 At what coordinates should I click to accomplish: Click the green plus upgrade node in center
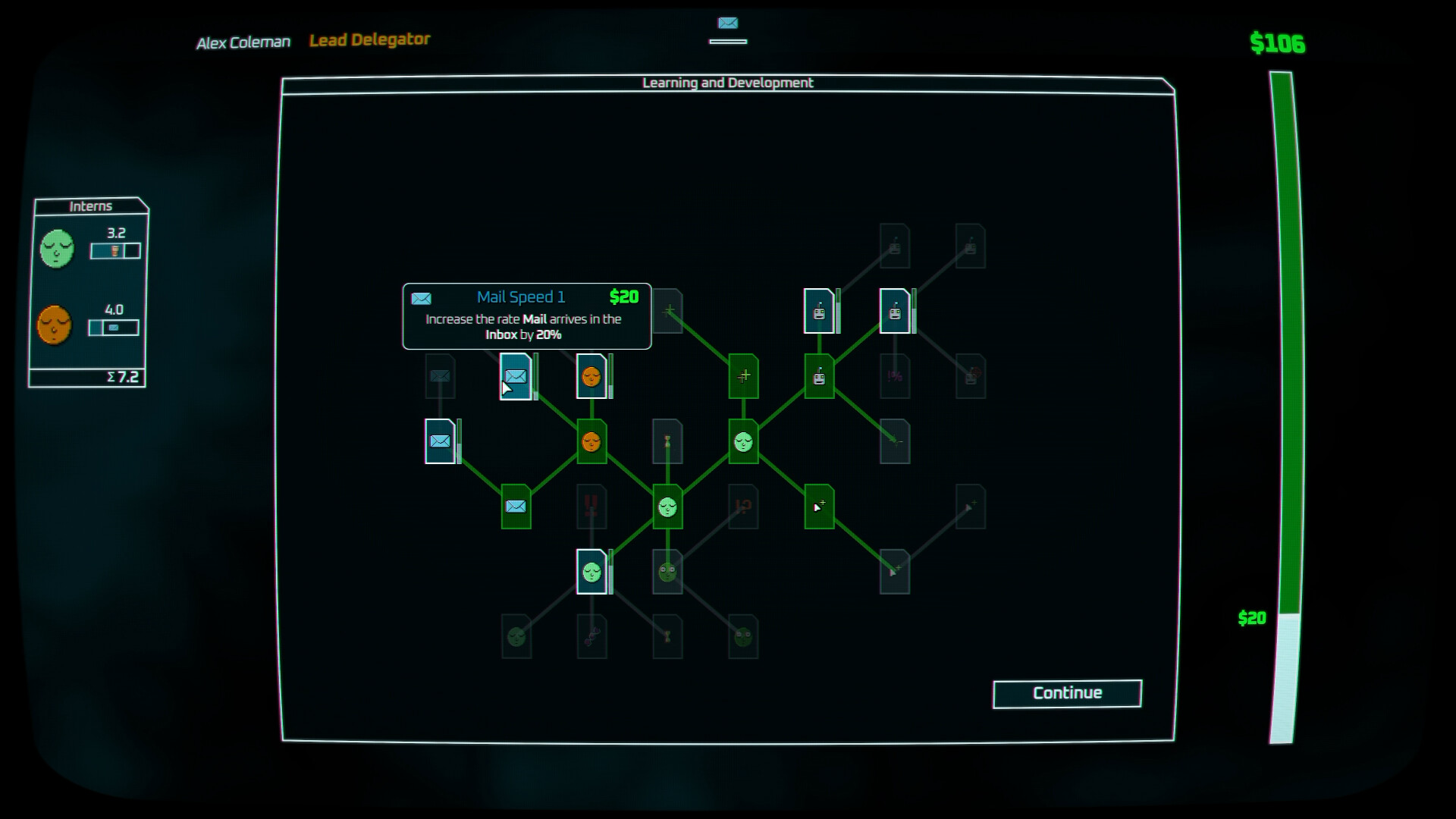point(744,374)
